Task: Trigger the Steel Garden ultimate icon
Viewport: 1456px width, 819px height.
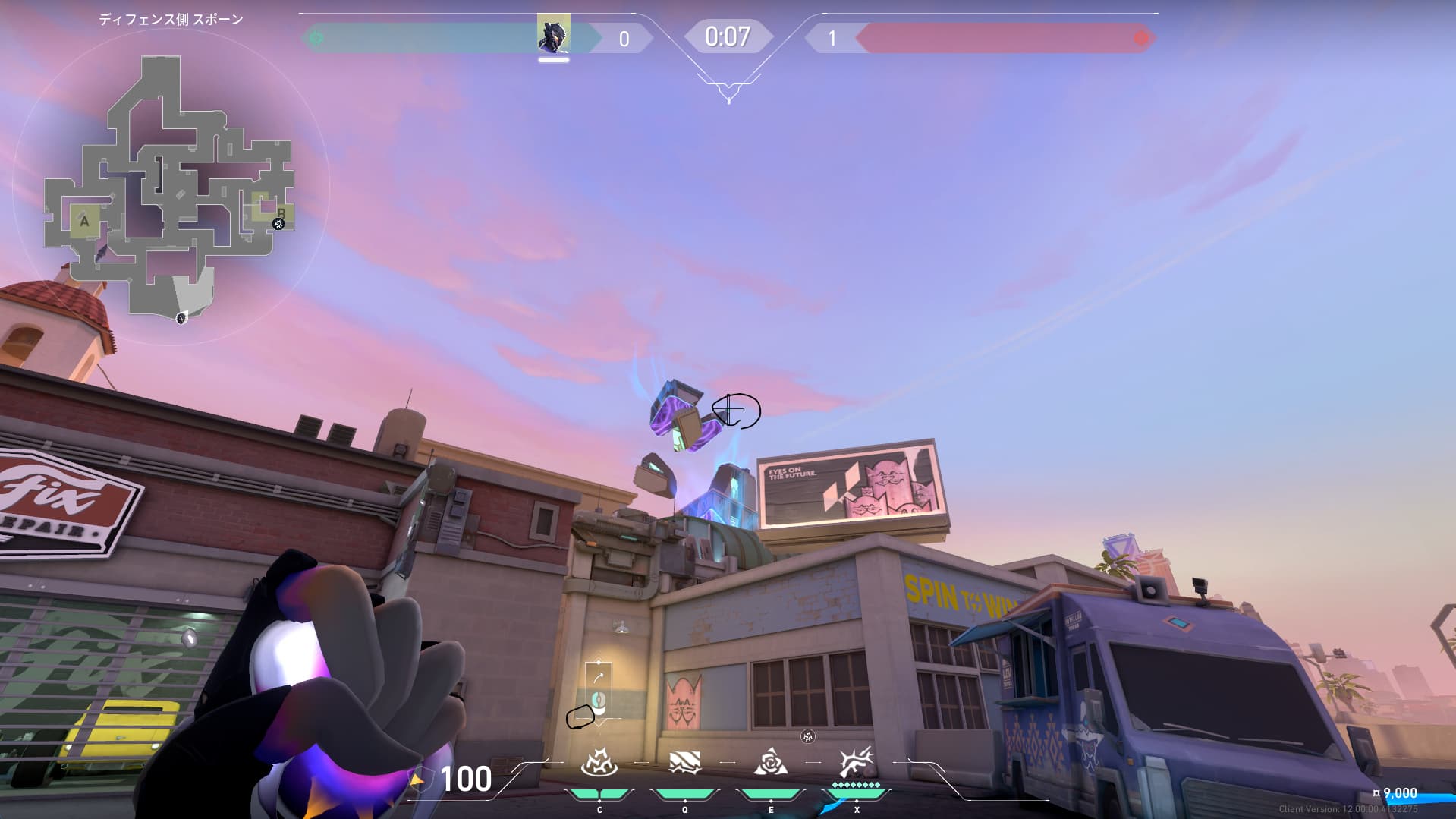Action: click(856, 763)
